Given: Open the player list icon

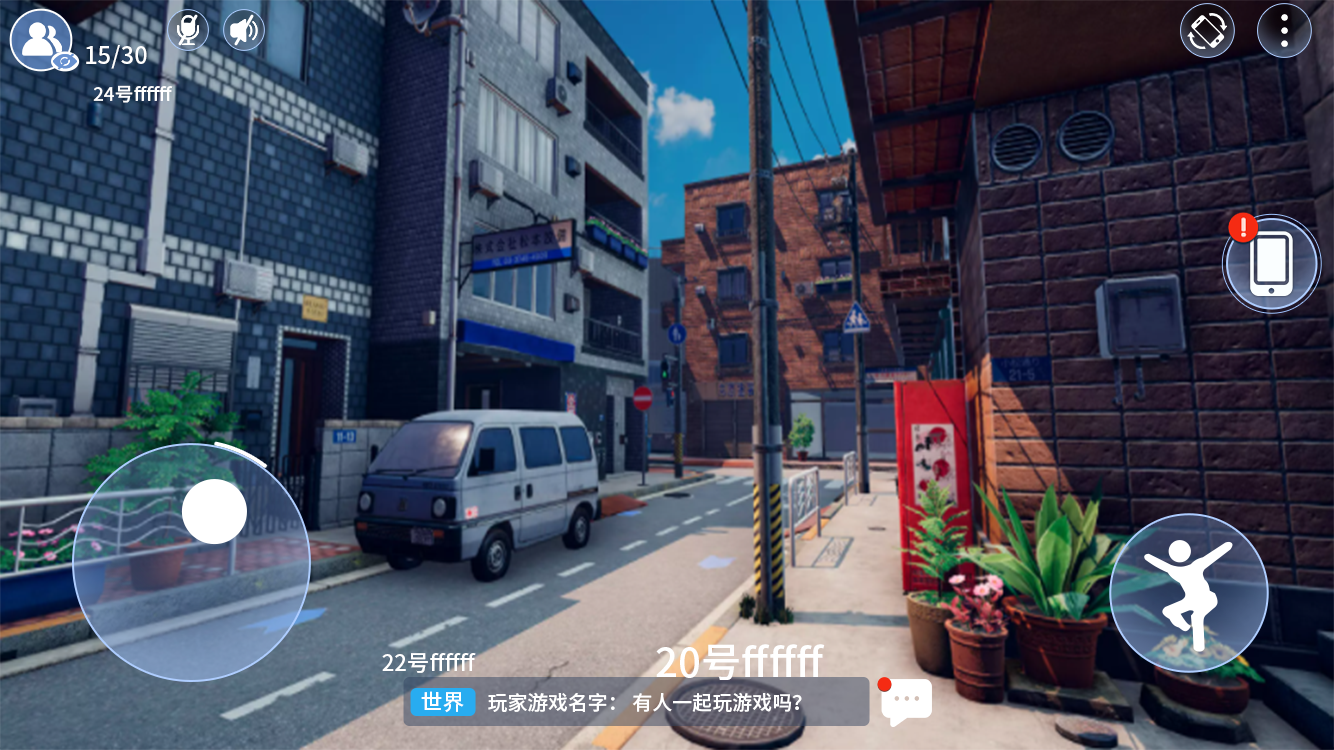Looking at the screenshot, I should [42, 40].
